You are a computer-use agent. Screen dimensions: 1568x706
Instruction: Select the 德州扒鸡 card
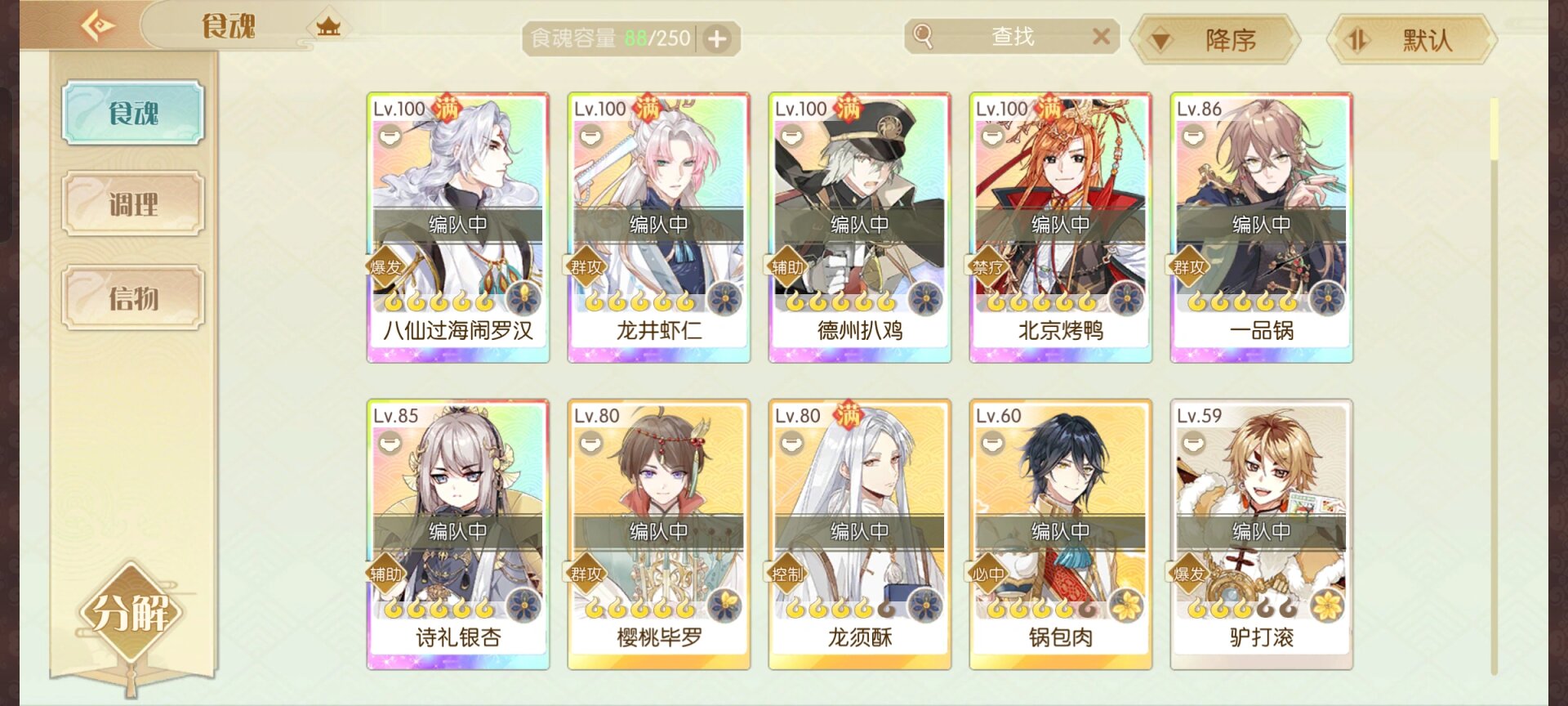coord(860,227)
